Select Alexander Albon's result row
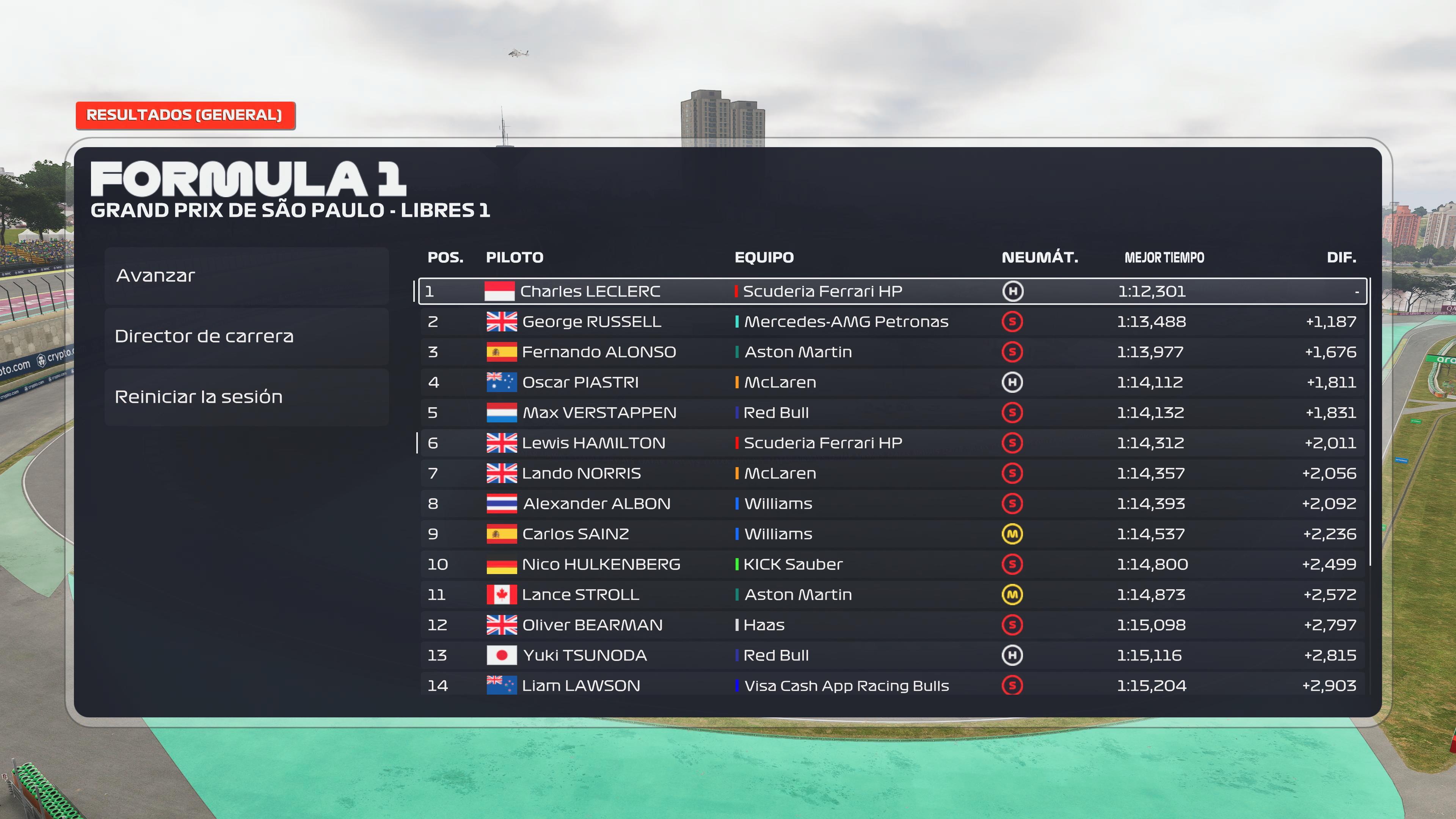 click(892, 504)
